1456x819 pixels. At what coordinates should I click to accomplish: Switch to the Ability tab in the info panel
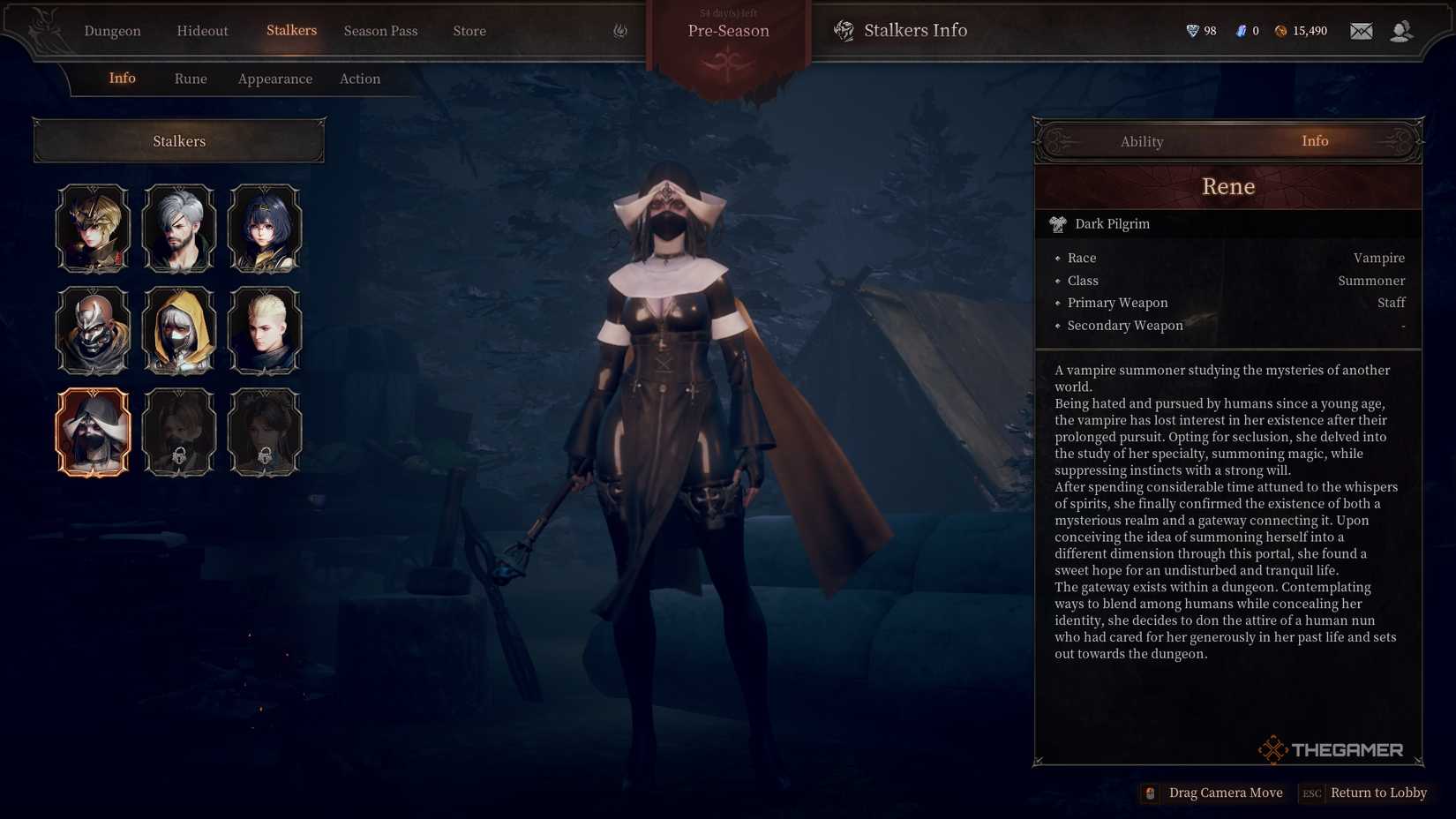(x=1141, y=140)
